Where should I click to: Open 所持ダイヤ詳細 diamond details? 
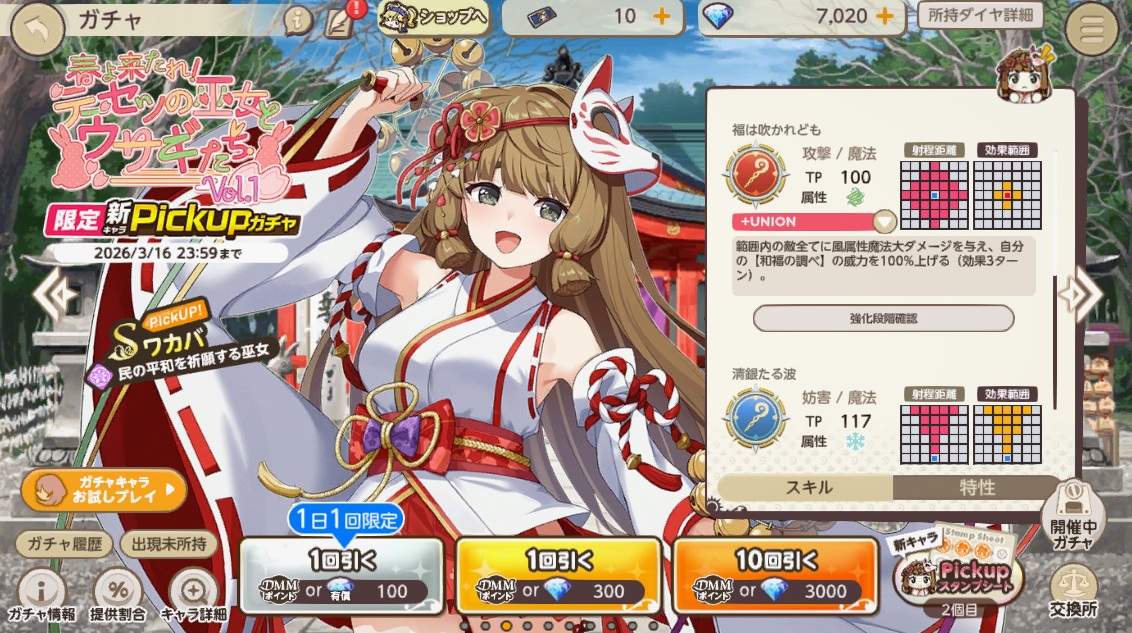(x=979, y=15)
